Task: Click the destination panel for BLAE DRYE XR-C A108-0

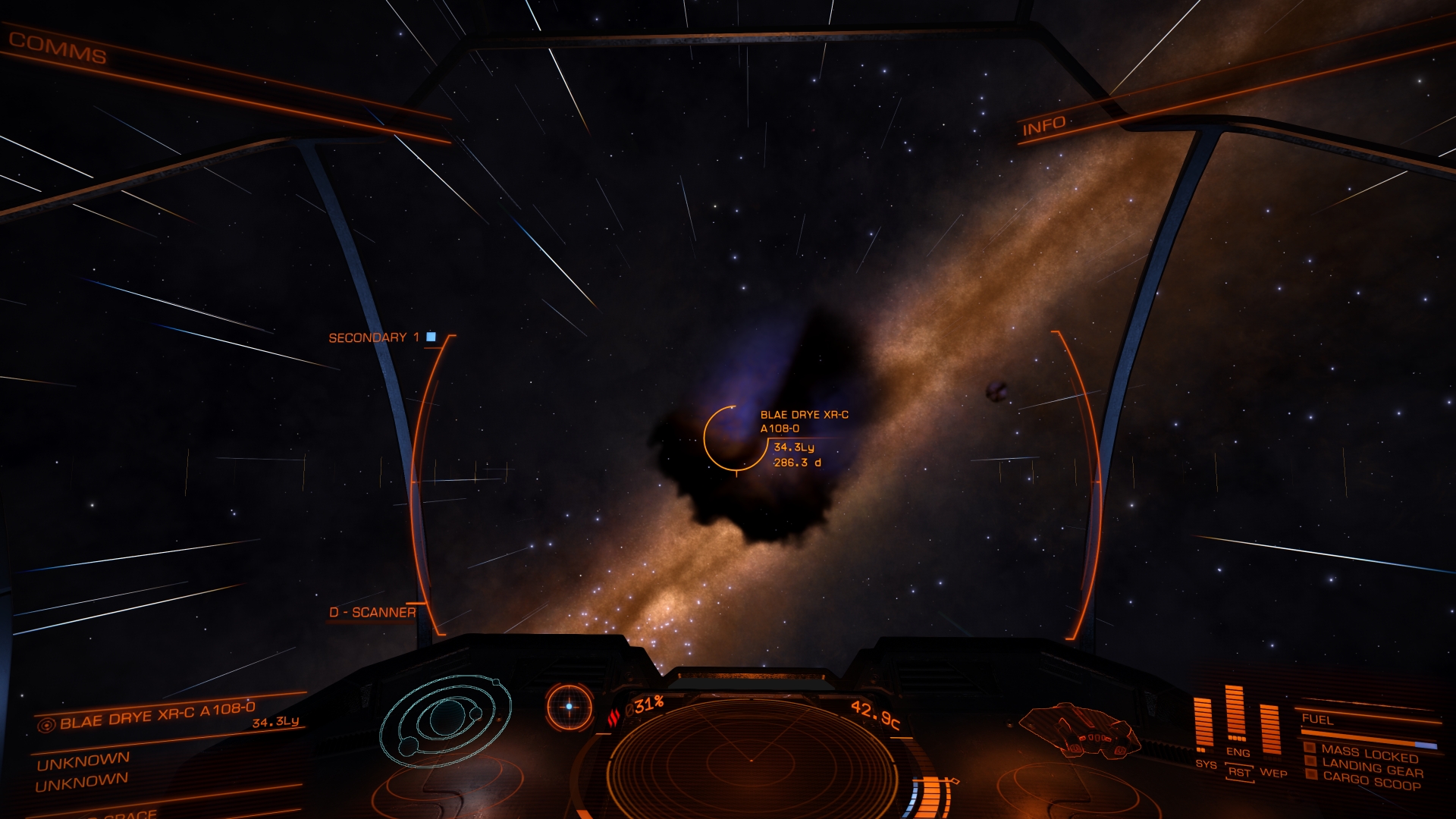Action: click(x=158, y=716)
